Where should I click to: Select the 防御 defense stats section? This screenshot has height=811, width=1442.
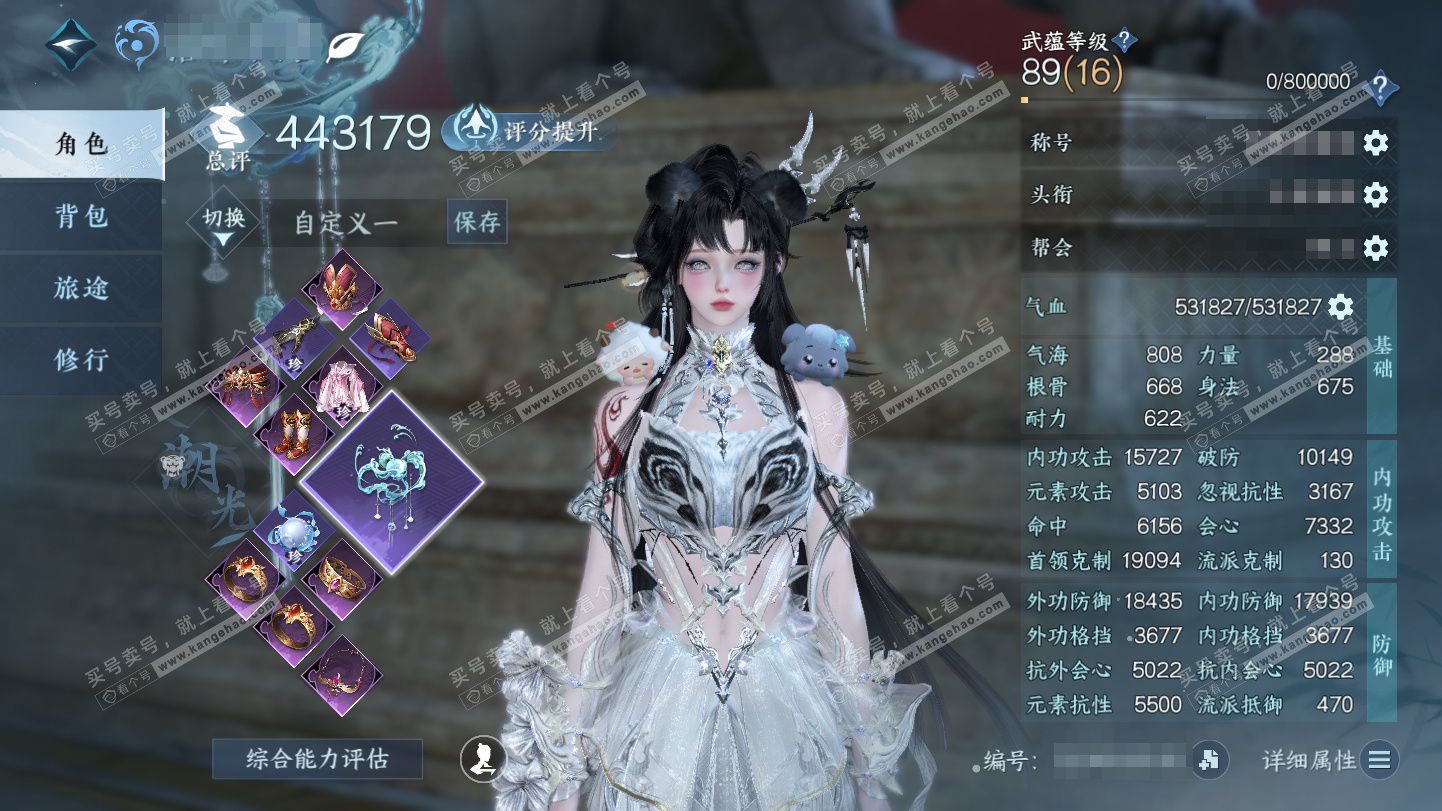click(1382, 651)
